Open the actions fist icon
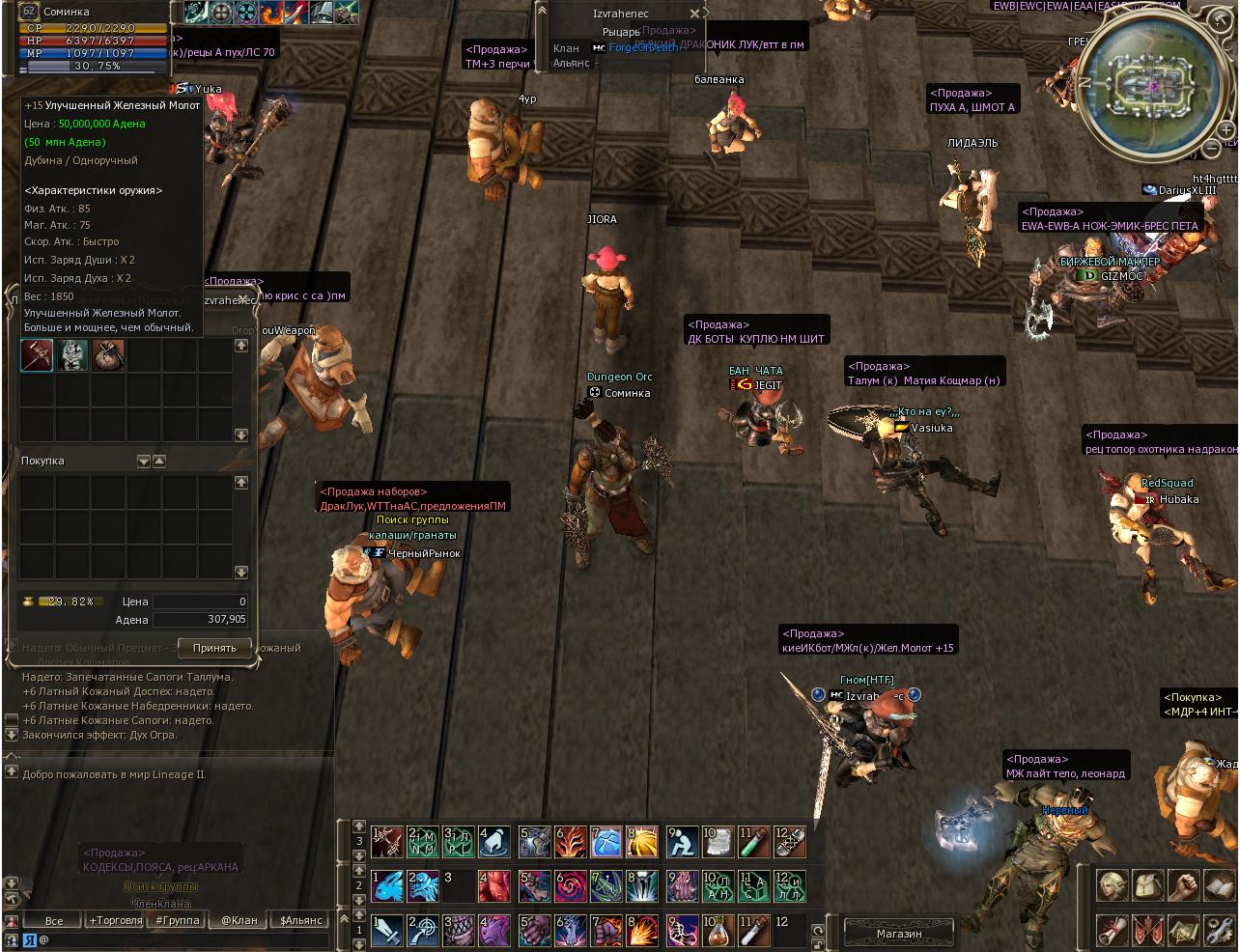Viewport: 1240px width, 952px height. coord(1184,885)
